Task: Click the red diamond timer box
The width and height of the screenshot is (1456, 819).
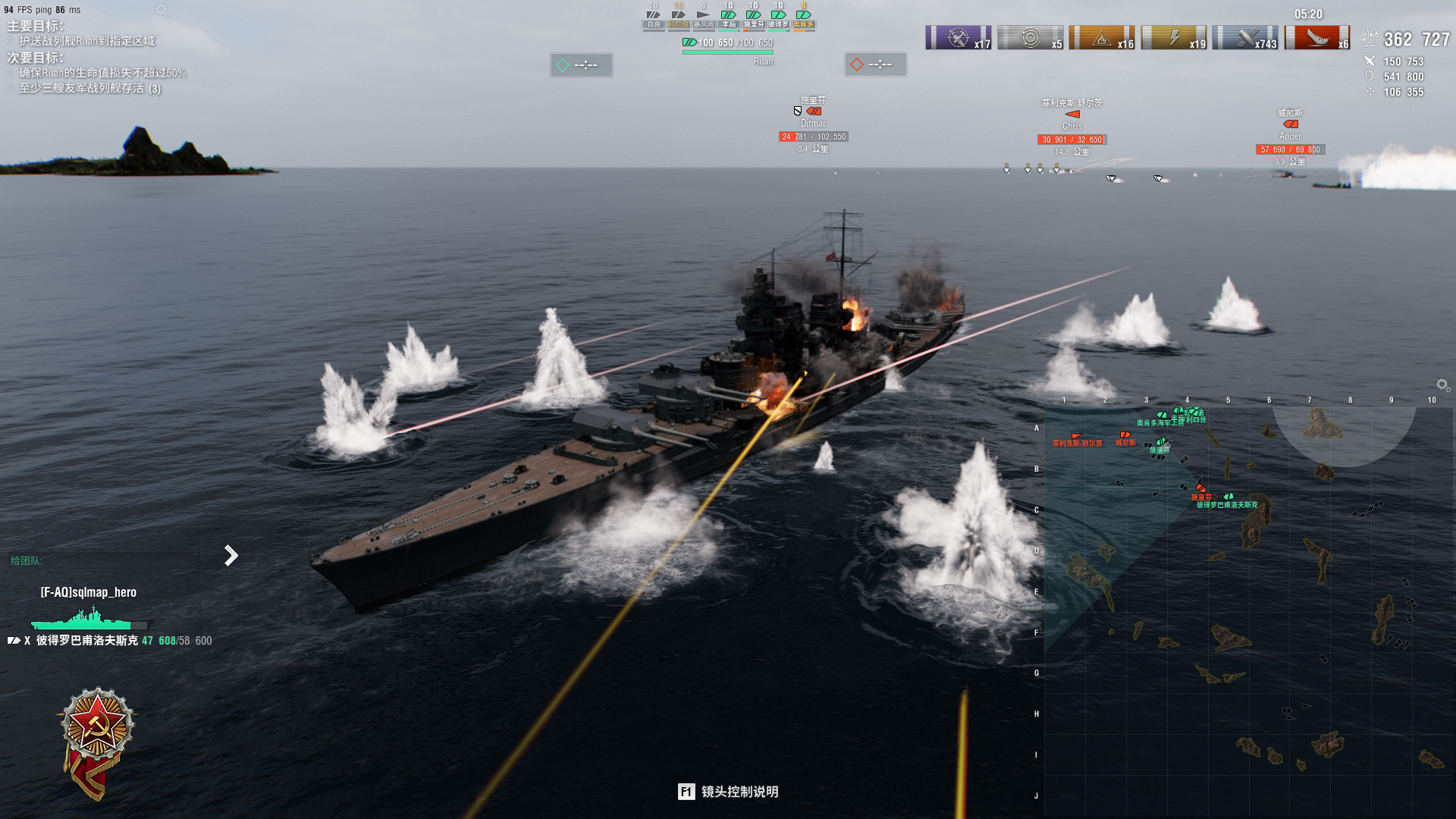Action: click(x=875, y=64)
